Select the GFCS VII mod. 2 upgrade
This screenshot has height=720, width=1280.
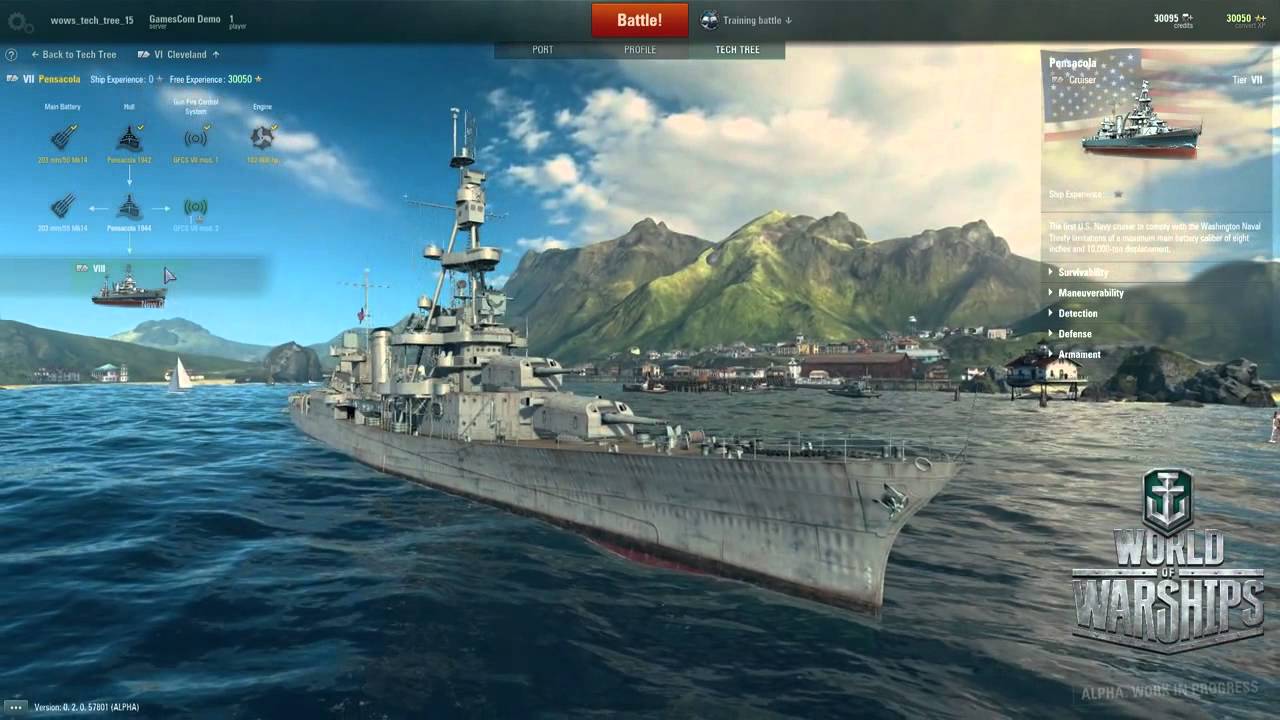[x=195, y=207]
